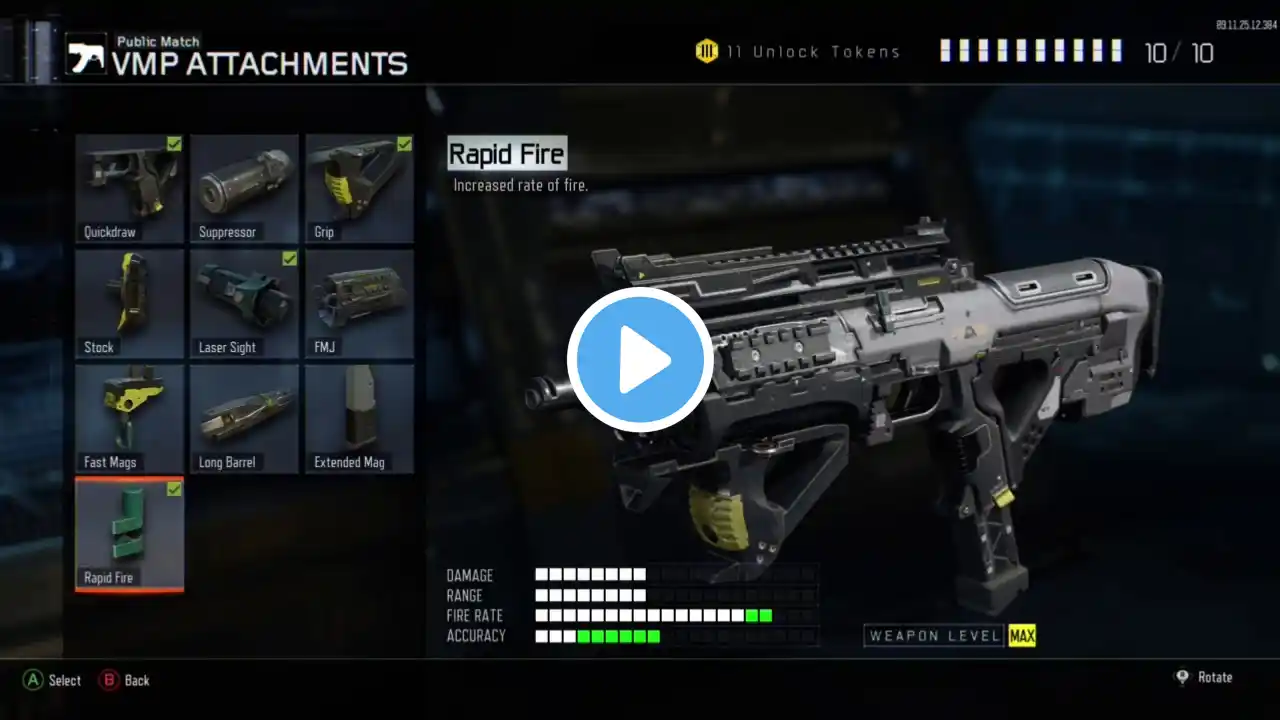Choose the Suppressor attachment
The image size is (1280, 720).
tap(244, 188)
